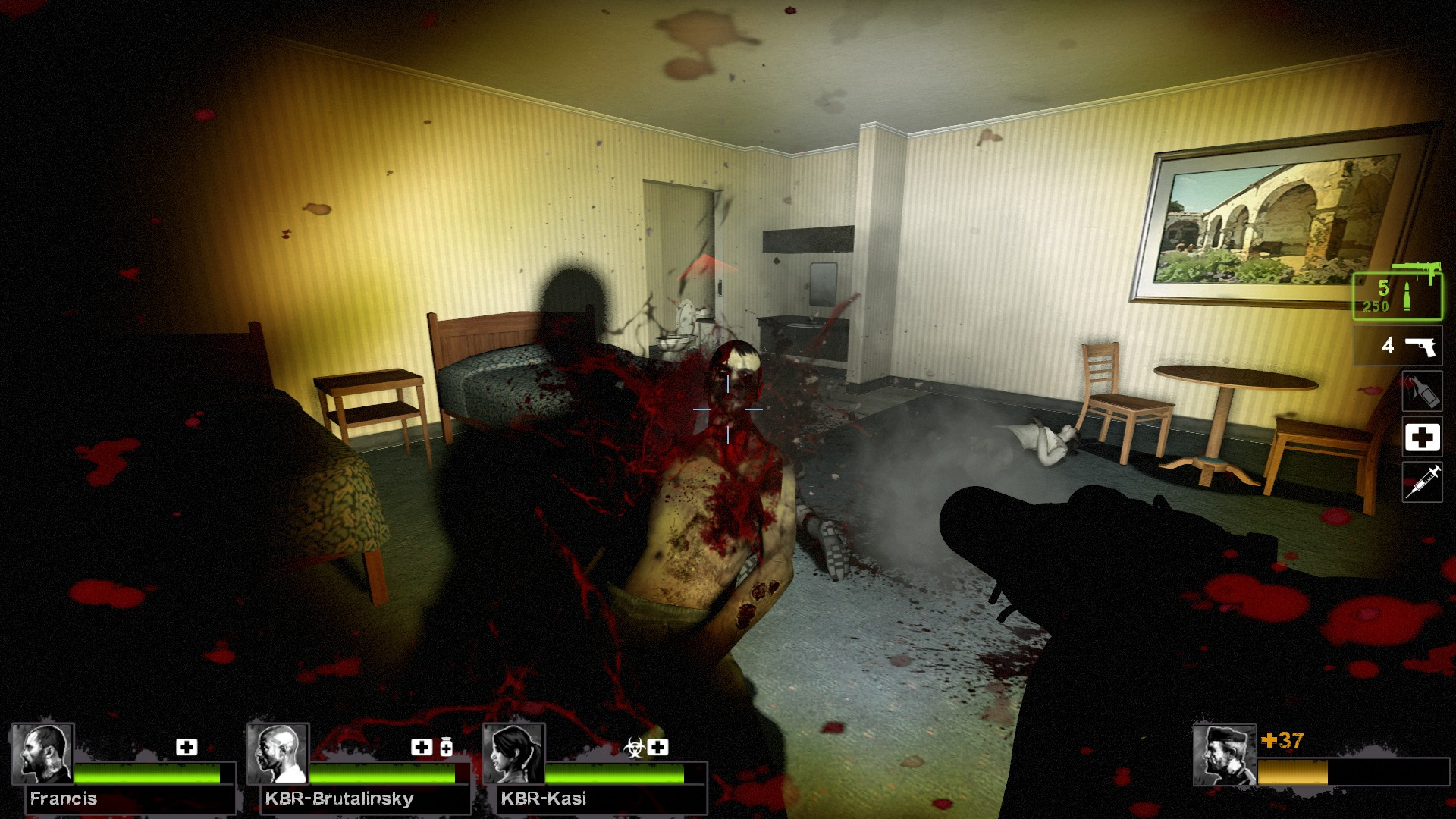
Task: Click the pill bottle icon above KBR-Brutalinsky
Action: click(x=446, y=747)
